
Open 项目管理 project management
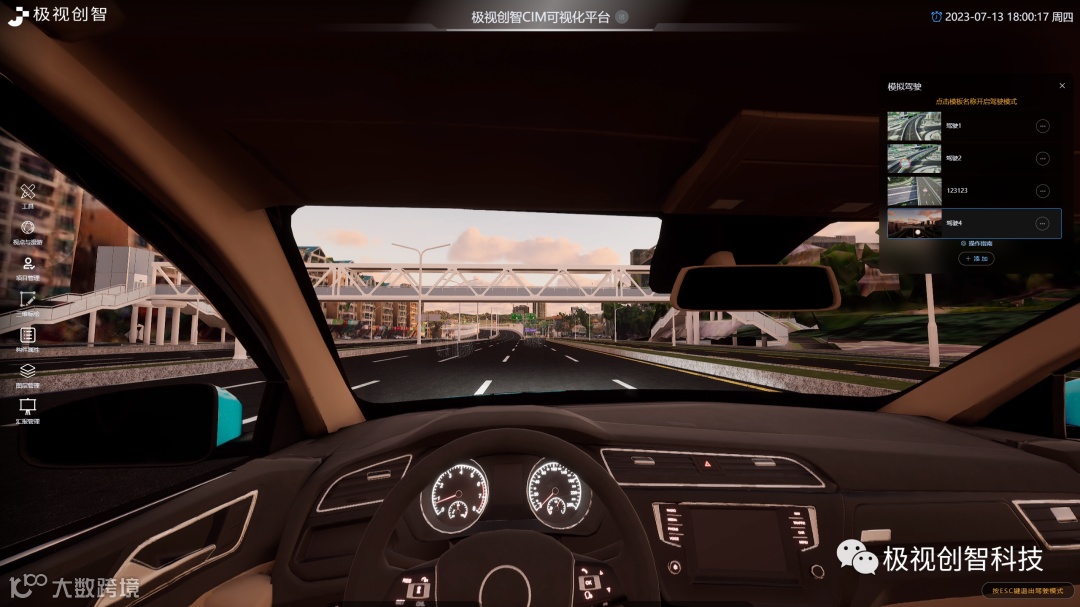pos(28,265)
